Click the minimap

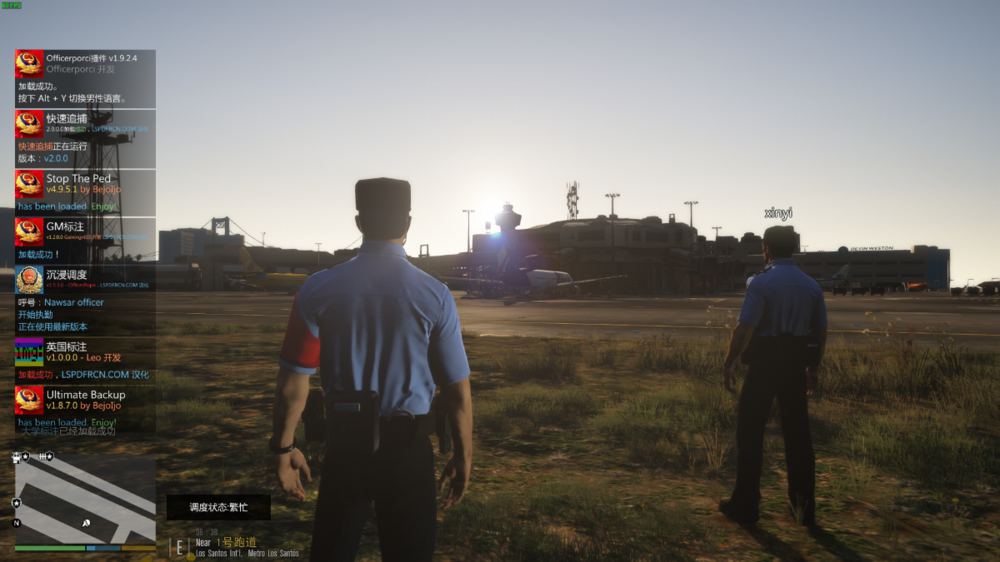click(x=85, y=500)
